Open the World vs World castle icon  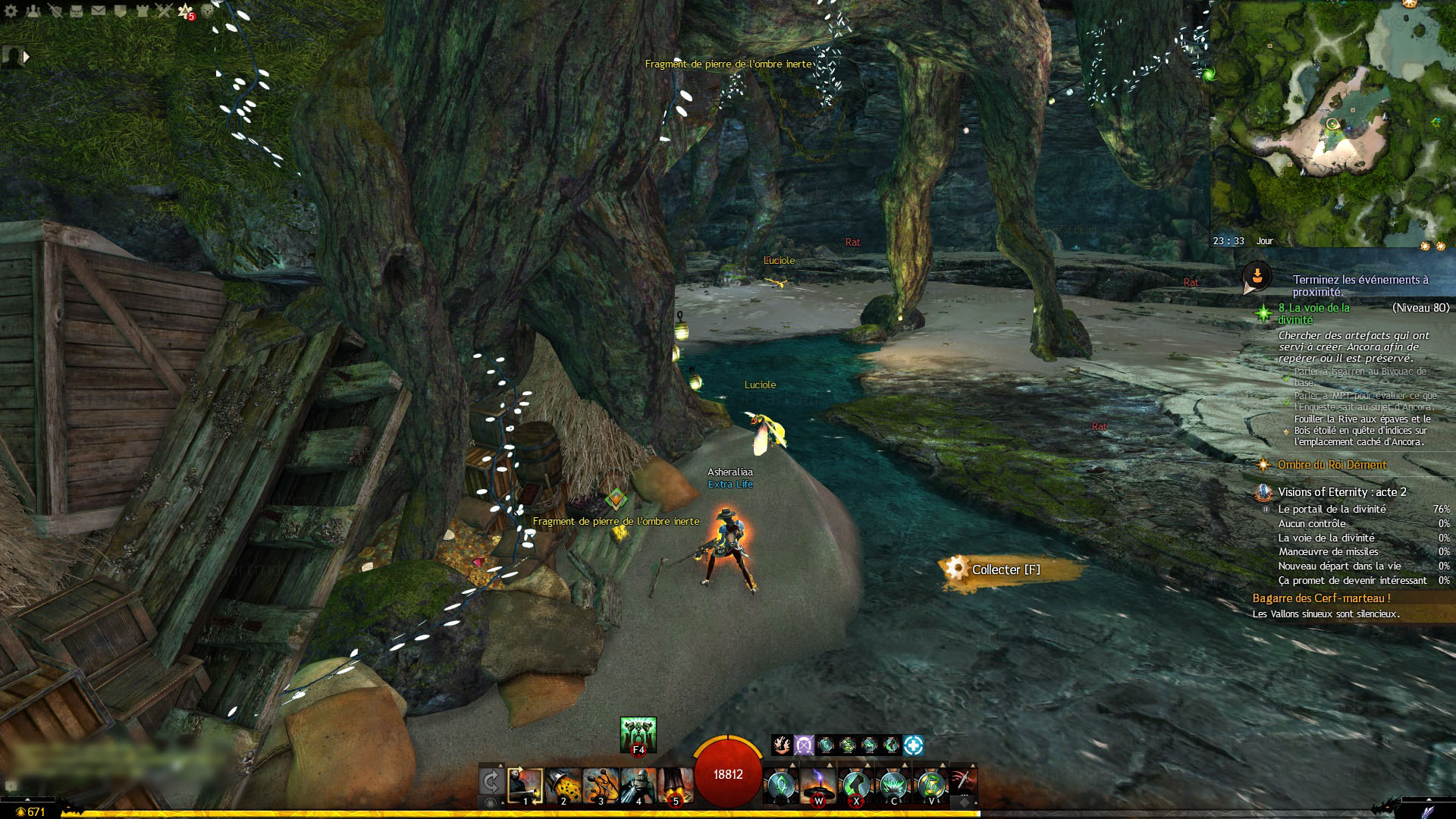coord(143,11)
